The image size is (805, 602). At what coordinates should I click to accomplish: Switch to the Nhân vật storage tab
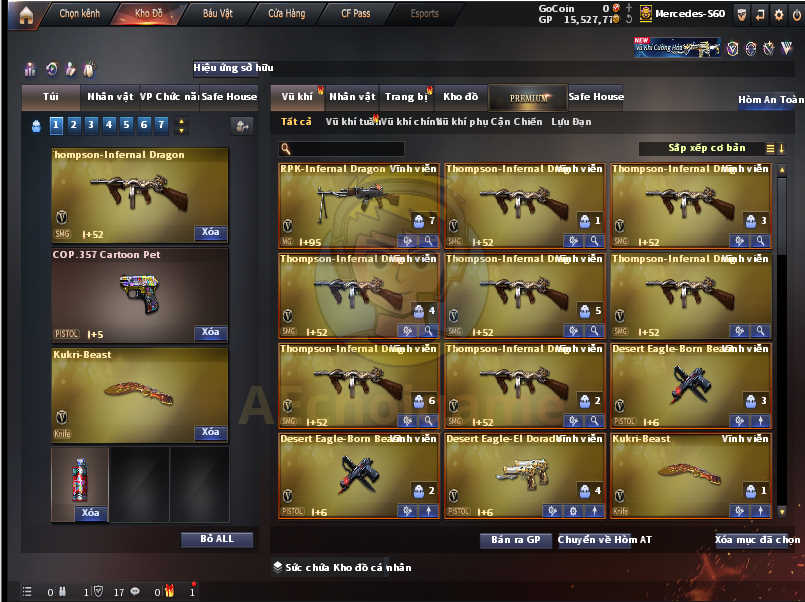[352, 97]
